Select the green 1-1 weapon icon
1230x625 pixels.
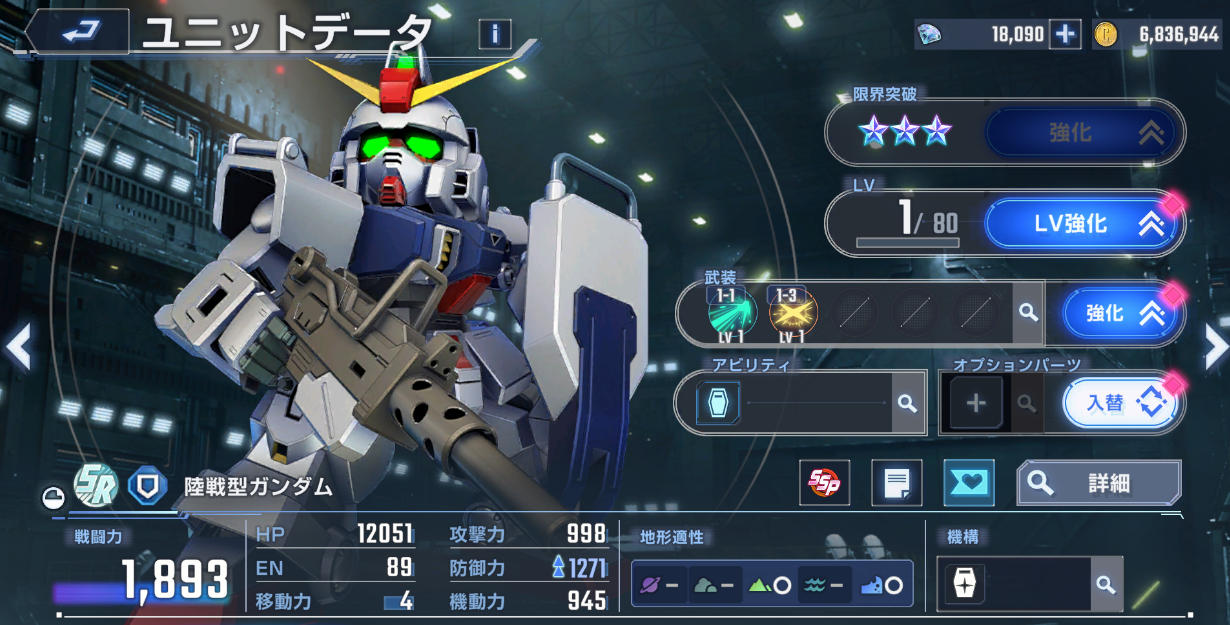coord(733,313)
